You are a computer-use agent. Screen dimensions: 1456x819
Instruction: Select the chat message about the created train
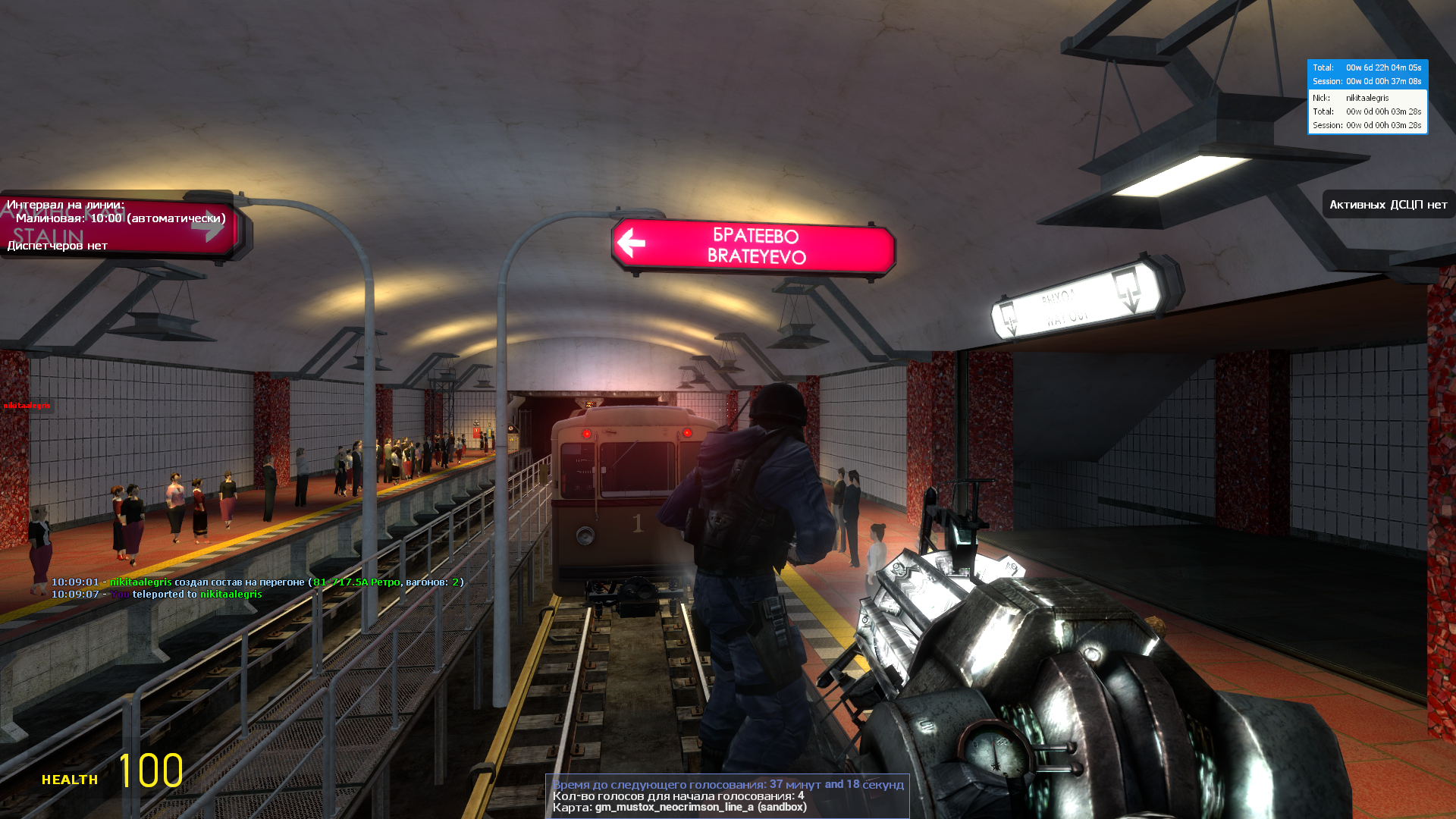pyautogui.click(x=257, y=582)
